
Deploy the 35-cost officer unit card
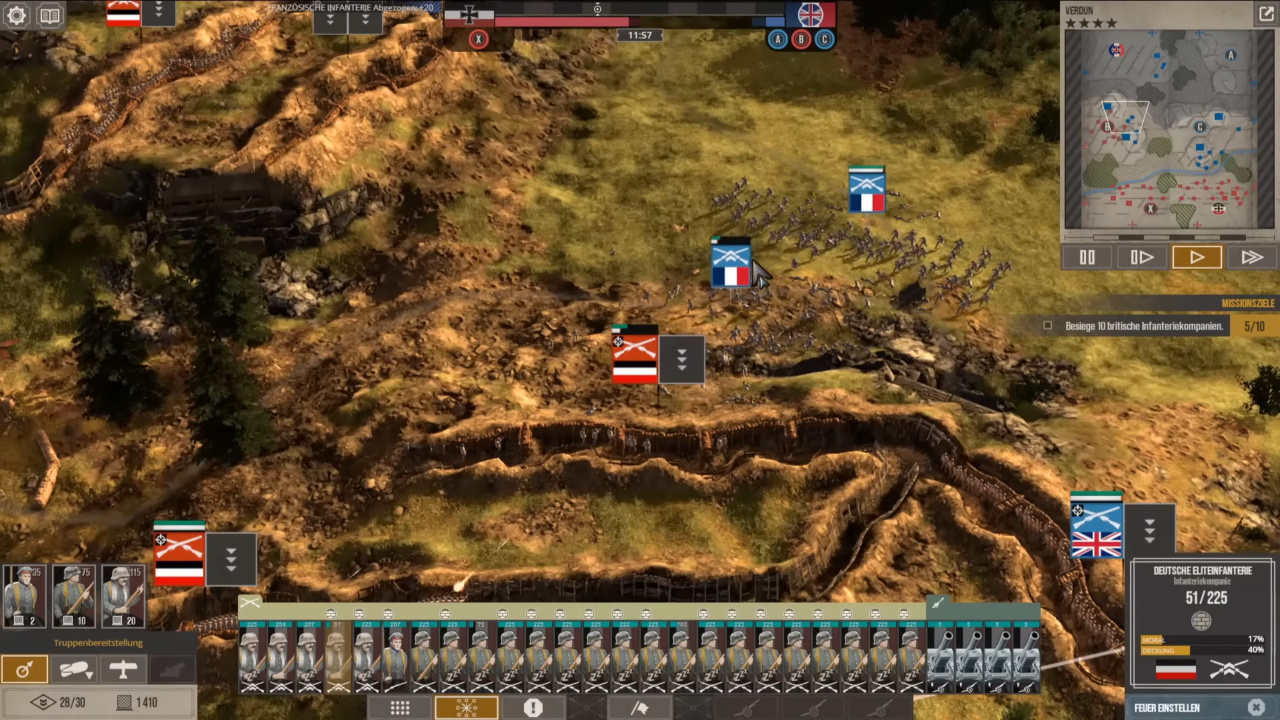pyautogui.click(x=24, y=596)
